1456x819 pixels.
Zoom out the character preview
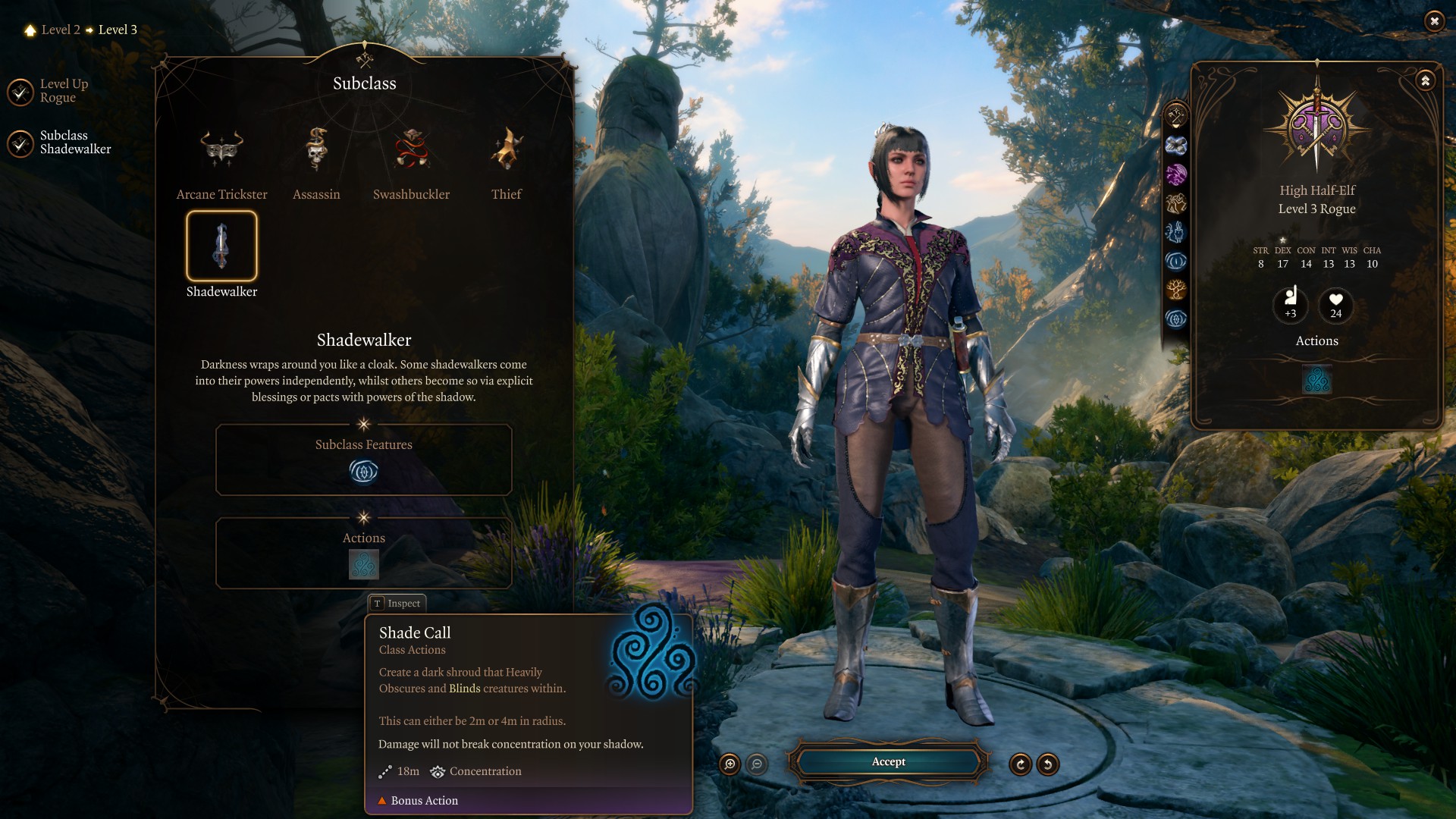[757, 764]
